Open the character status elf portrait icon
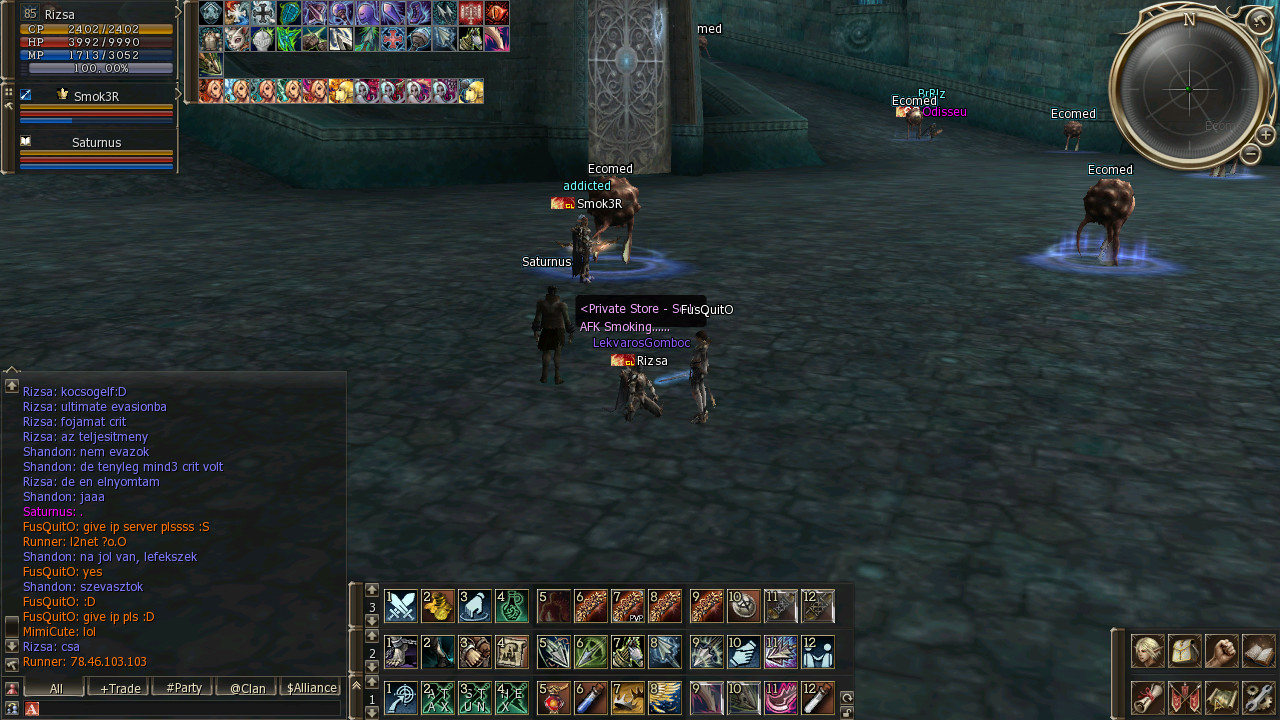The height and width of the screenshot is (720, 1280). [x=1147, y=651]
